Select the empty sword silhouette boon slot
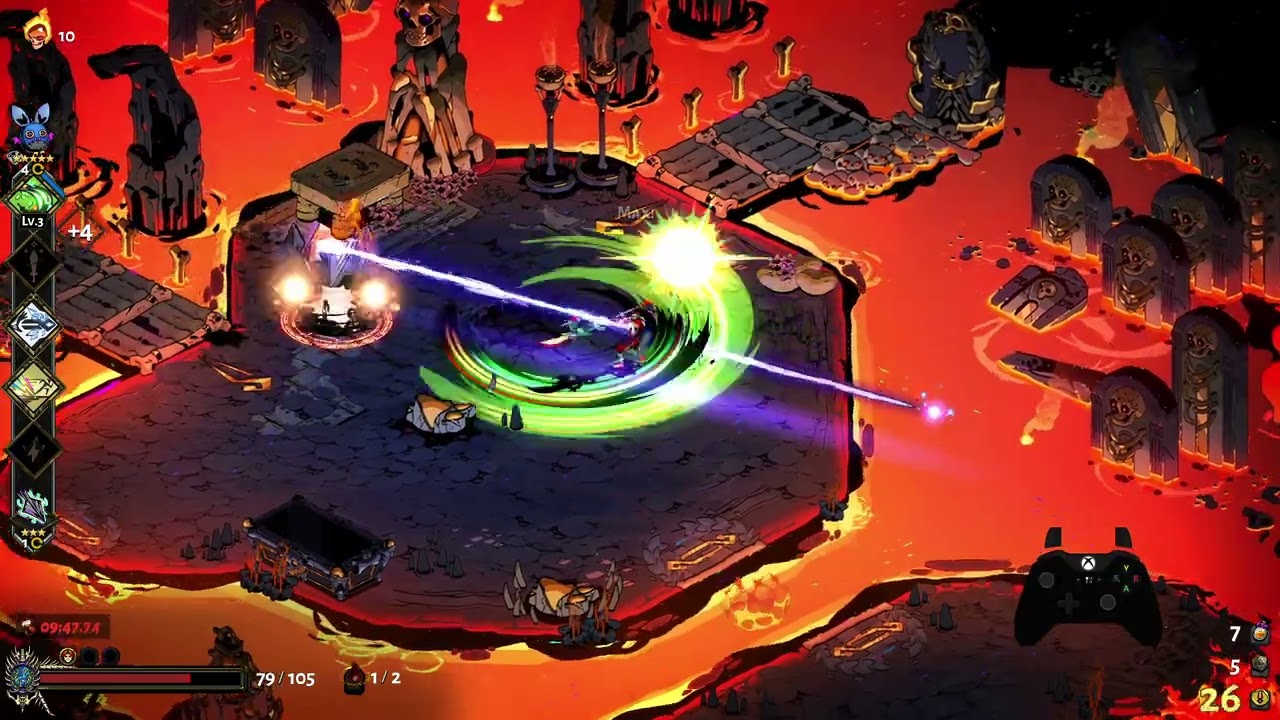Image resolution: width=1280 pixels, height=720 pixels. point(32,264)
